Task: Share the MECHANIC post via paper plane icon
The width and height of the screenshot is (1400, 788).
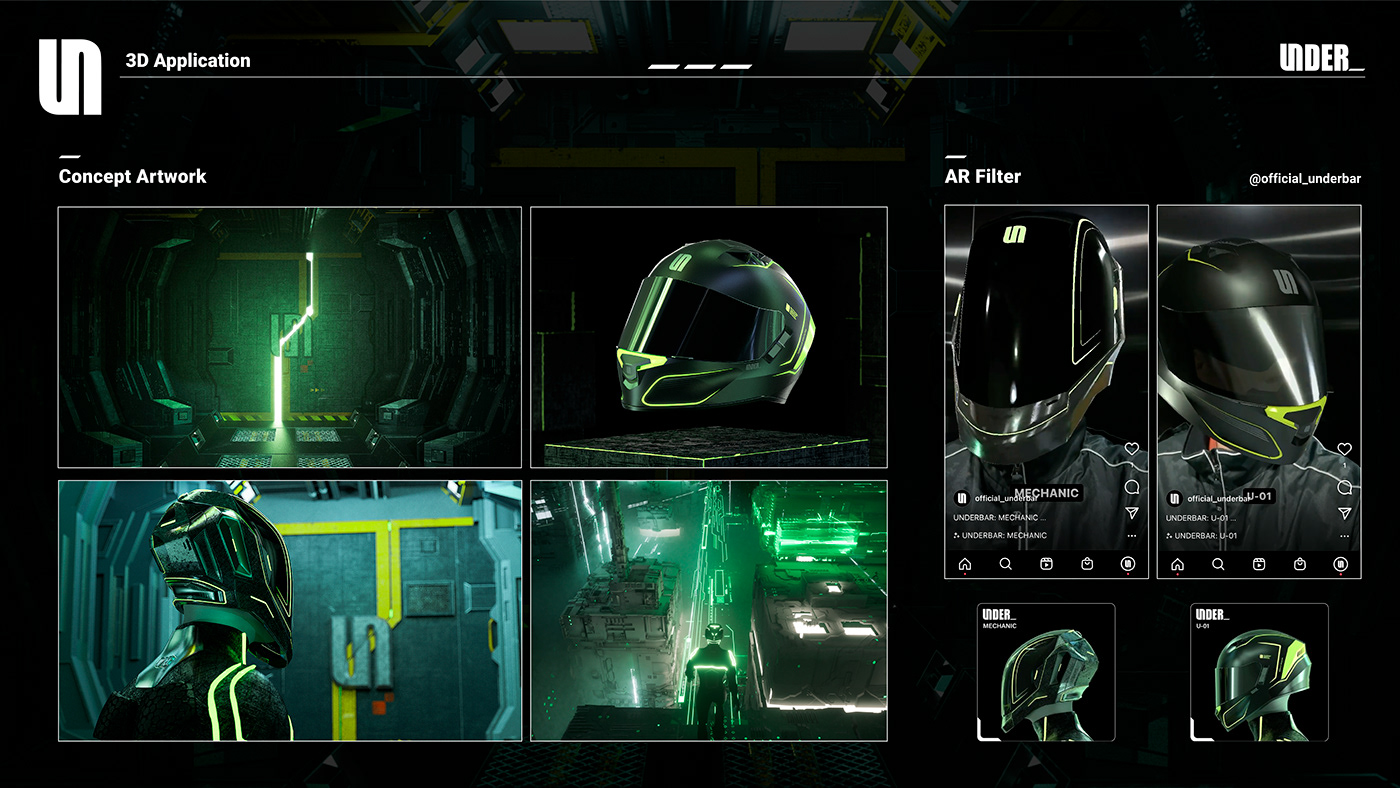Action: pyautogui.click(x=1132, y=512)
